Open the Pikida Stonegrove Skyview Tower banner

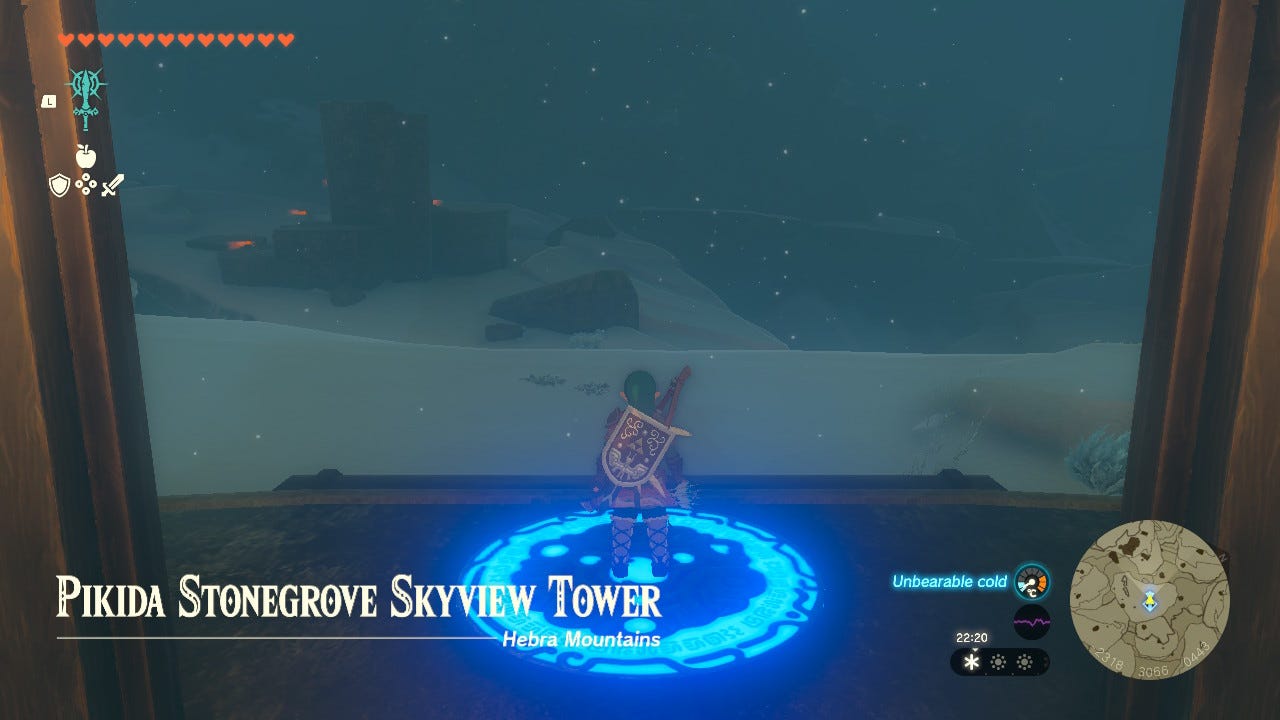(x=358, y=597)
